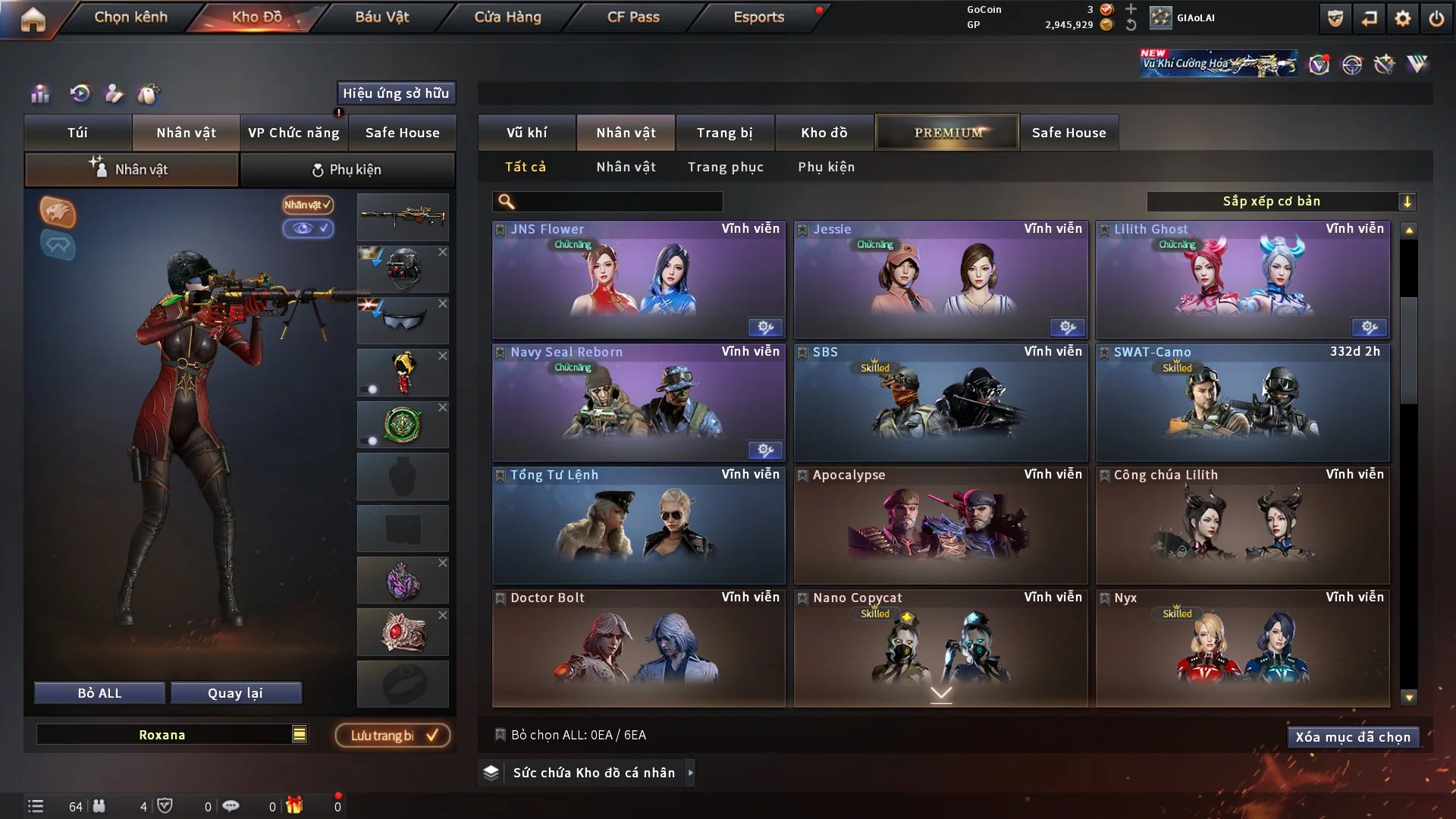Click Xóa mục đã chọn button
Screen dimensions: 1456x819
(1353, 737)
